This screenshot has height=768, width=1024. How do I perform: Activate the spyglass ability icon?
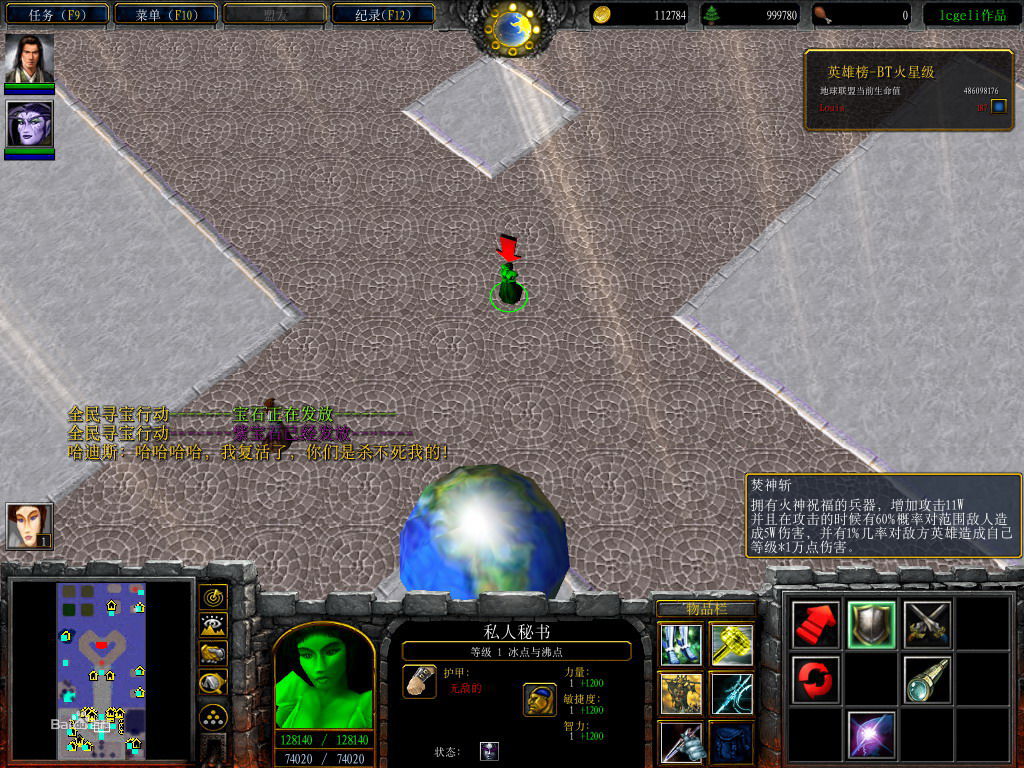(x=925, y=680)
